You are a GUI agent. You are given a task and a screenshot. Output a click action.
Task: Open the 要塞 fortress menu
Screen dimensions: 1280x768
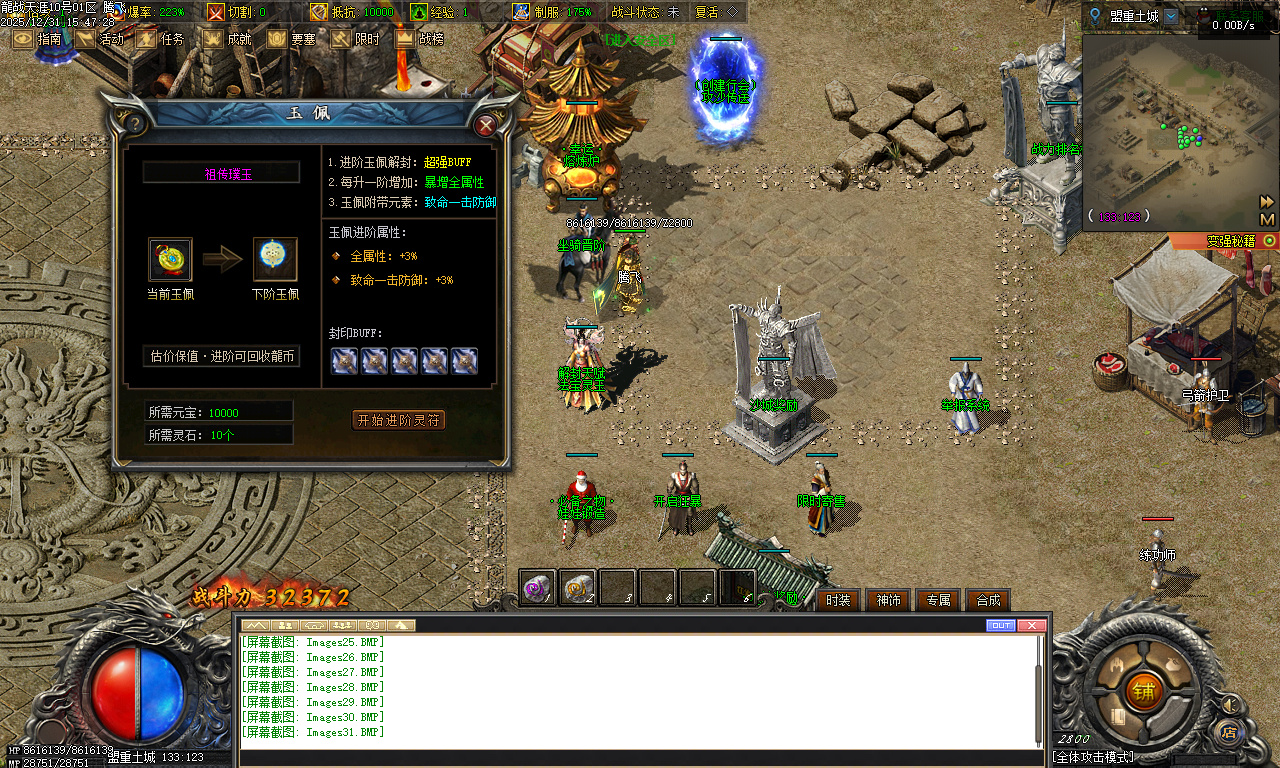point(291,39)
